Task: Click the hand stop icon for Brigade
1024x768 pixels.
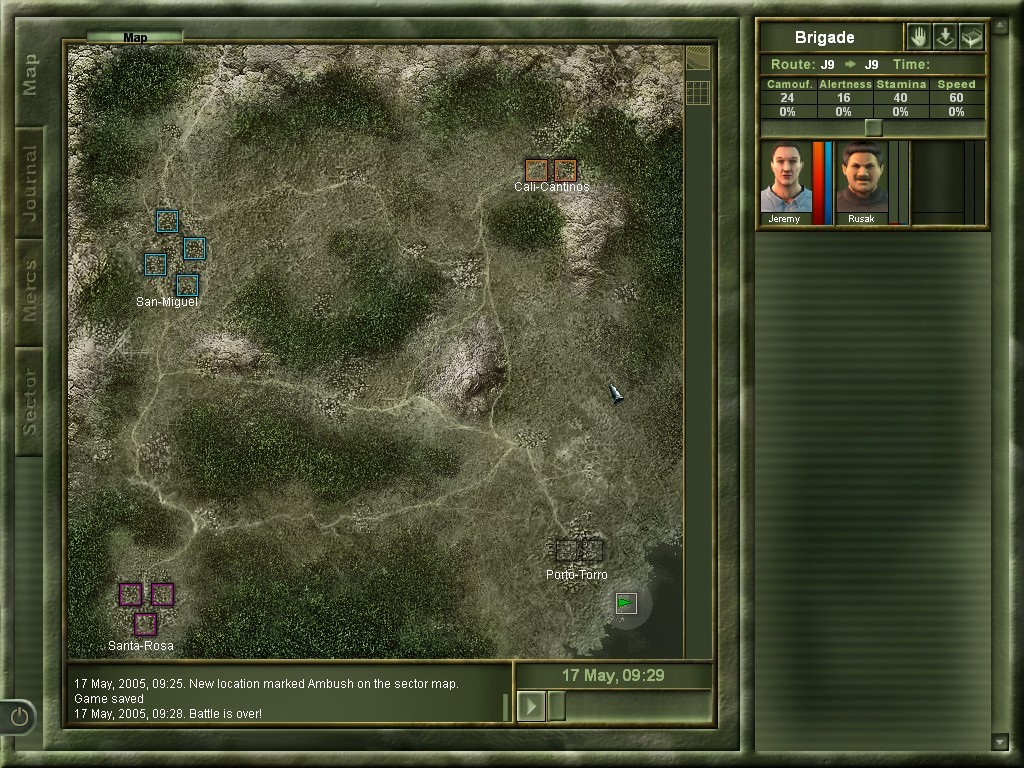Action: click(918, 37)
